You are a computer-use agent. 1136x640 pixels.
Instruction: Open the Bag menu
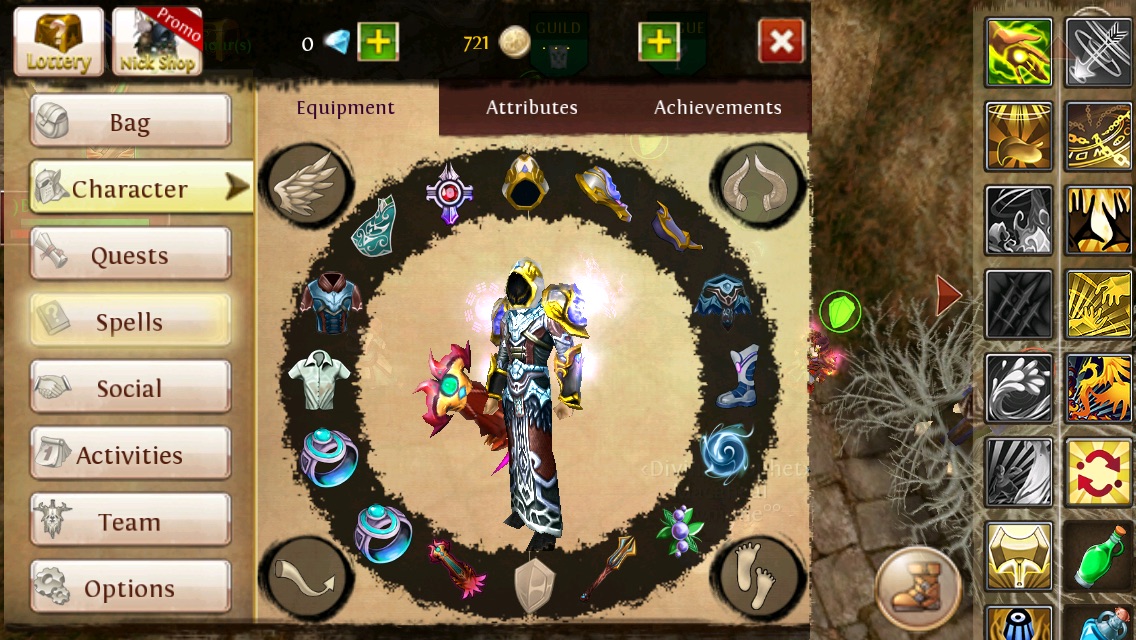click(x=130, y=122)
